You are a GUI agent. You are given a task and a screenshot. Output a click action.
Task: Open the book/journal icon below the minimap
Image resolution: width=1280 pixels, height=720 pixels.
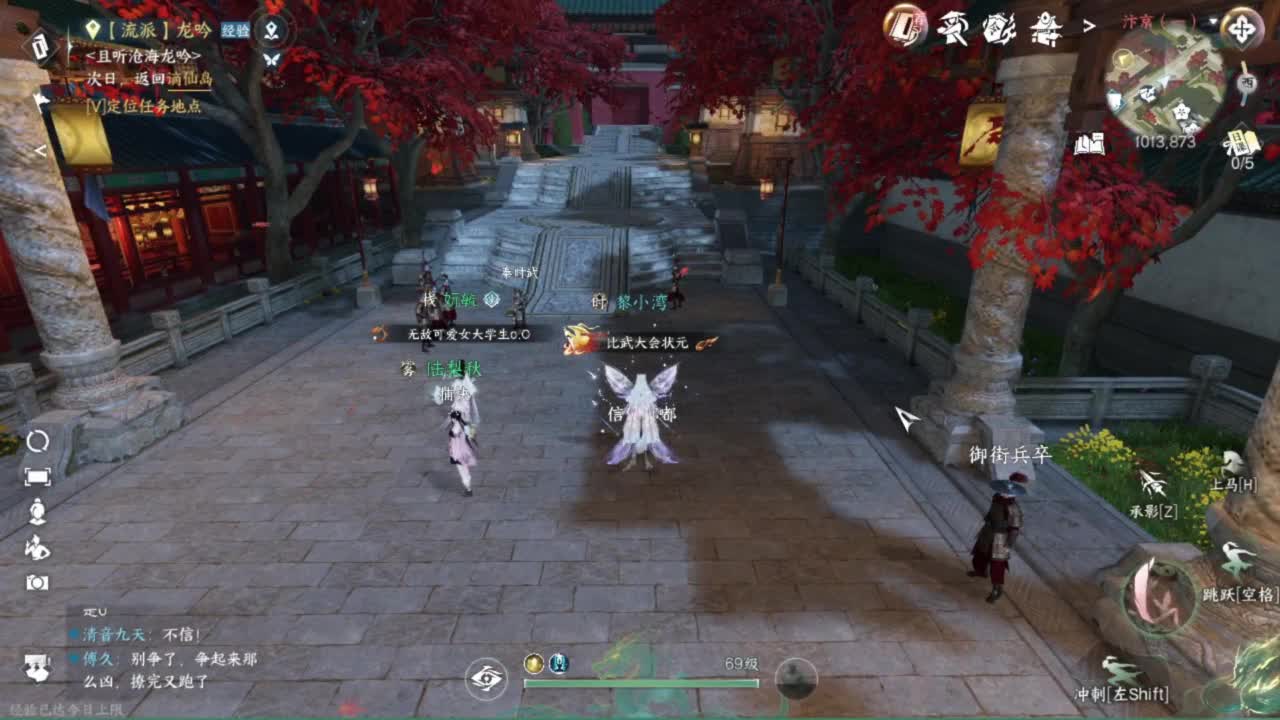click(x=1089, y=145)
